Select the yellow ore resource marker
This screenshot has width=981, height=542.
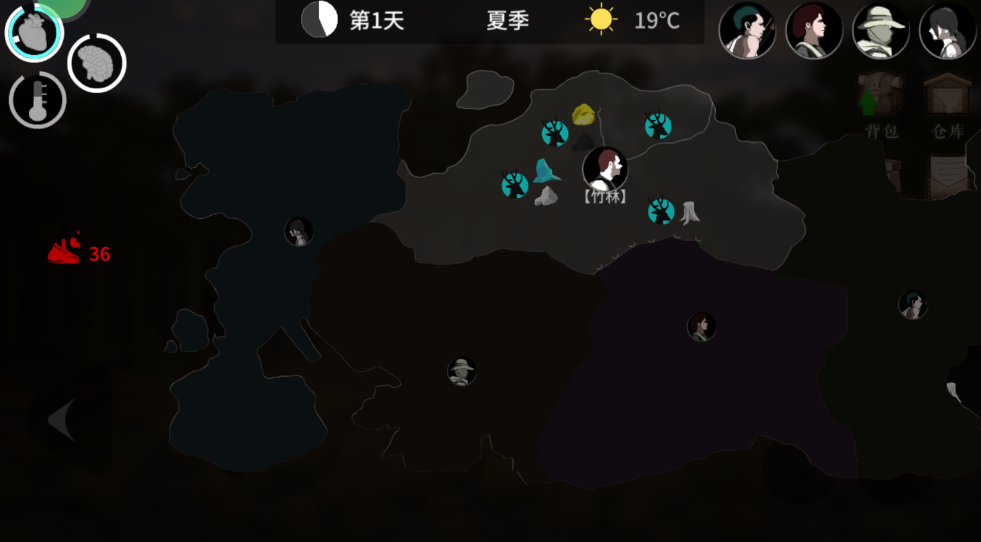[584, 114]
